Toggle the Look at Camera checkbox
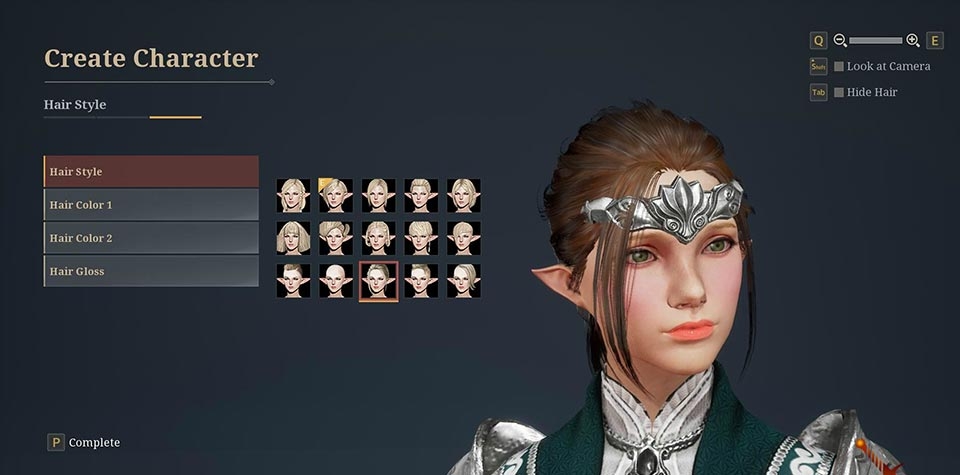 (x=839, y=66)
